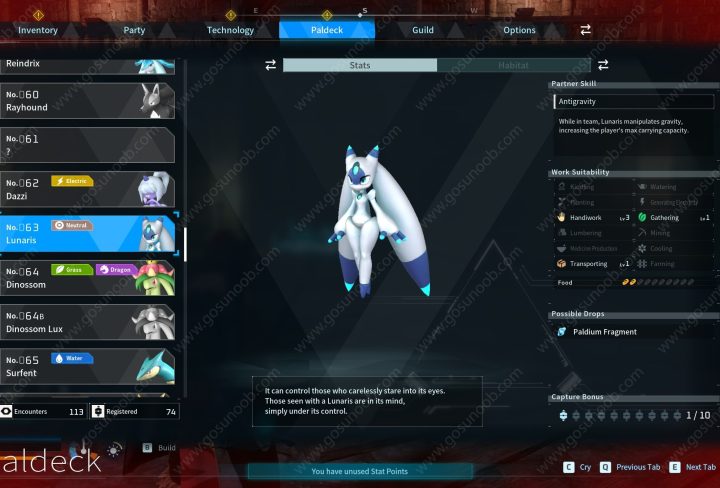Switch to the Habitat view
Viewport: 720px width, 488px height.
[514, 65]
